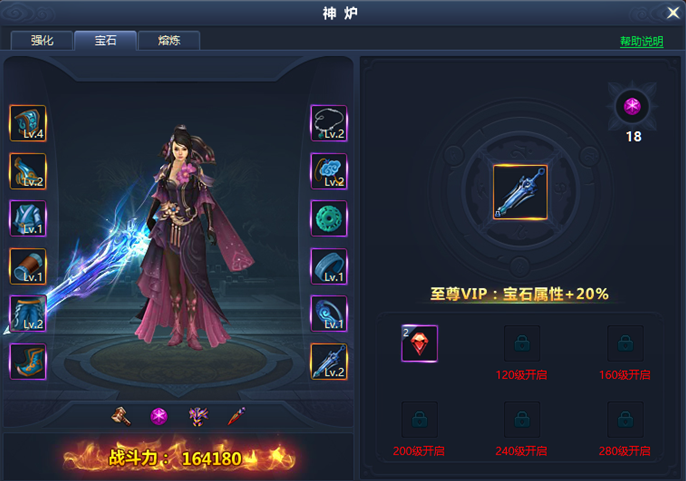Pick the boots equipment slot
The image size is (686, 481).
28,361
